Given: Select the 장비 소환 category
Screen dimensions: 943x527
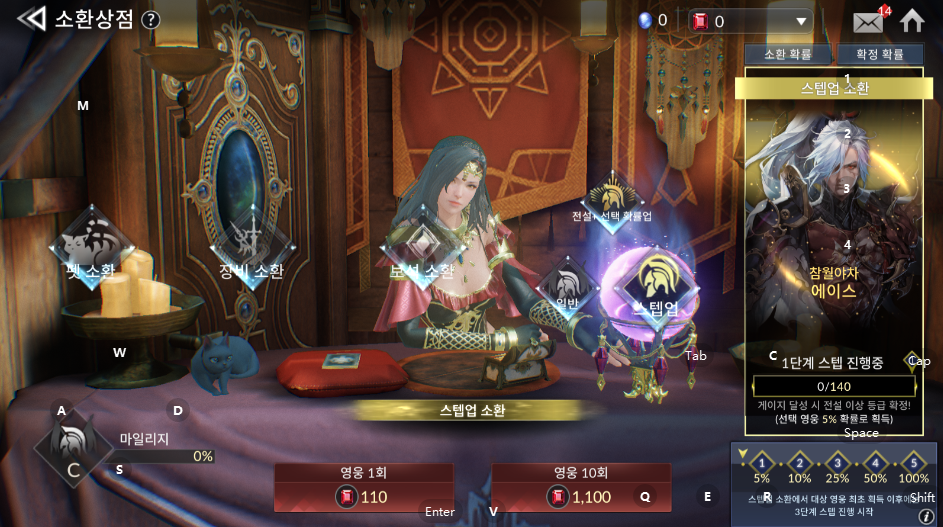Looking at the screenshot, I should tap(251, 248).
